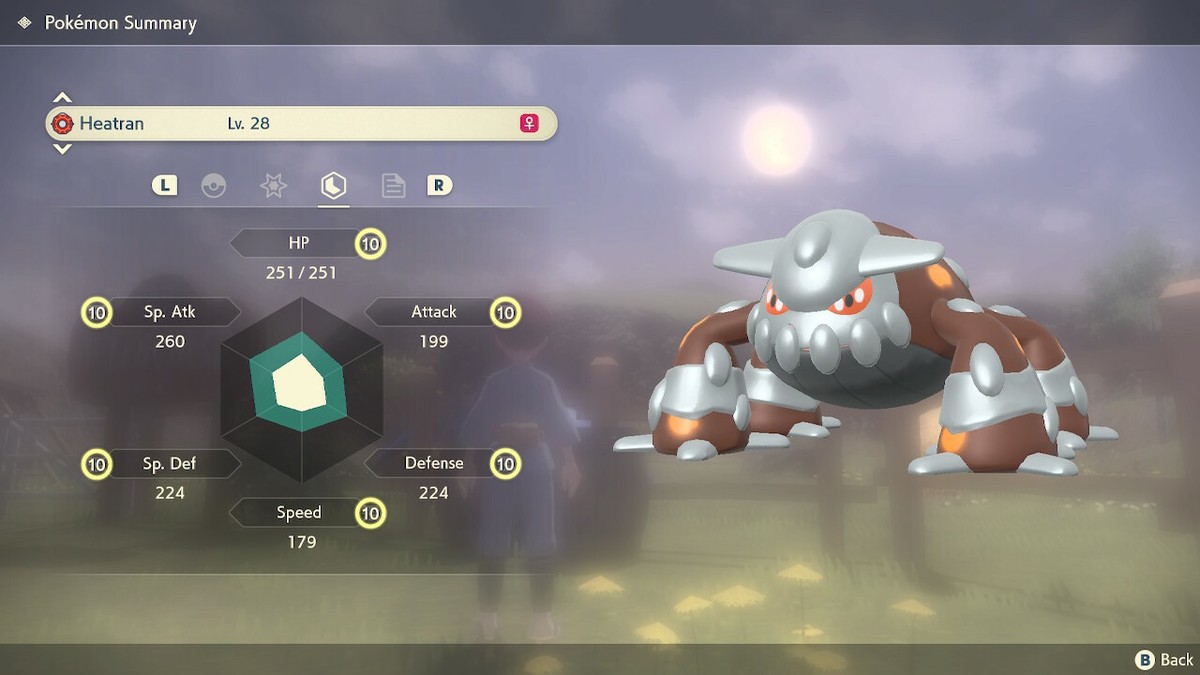
Task: Select the Sp. Atk stat label
Action: 170,312
